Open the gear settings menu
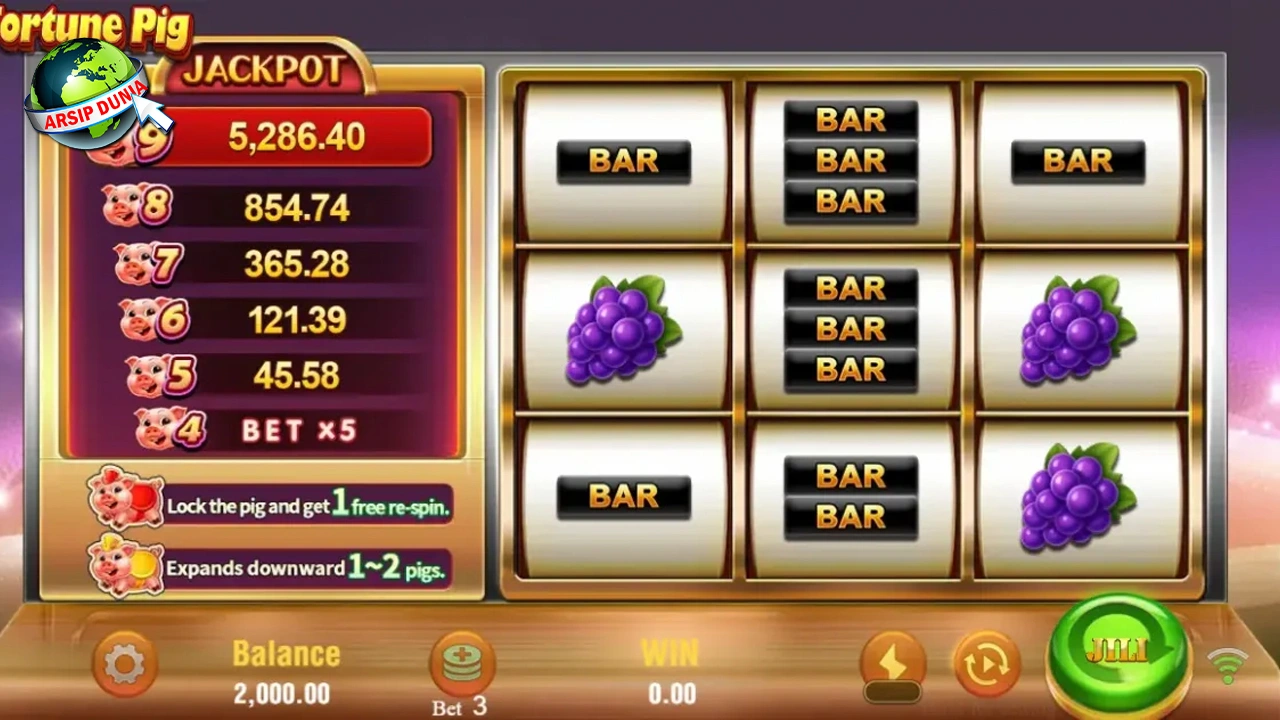Screen dimensions: 1280x720 pos(124,664)
